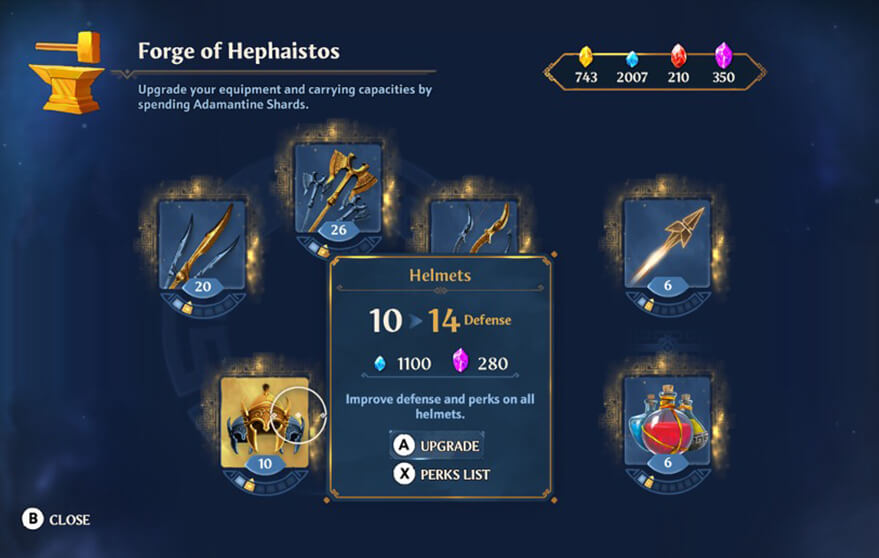Image resolution: width=879 pixels, height=558 pixels.
Task: Select the swords upgrade tile
Action: click(x=202, y=245)
